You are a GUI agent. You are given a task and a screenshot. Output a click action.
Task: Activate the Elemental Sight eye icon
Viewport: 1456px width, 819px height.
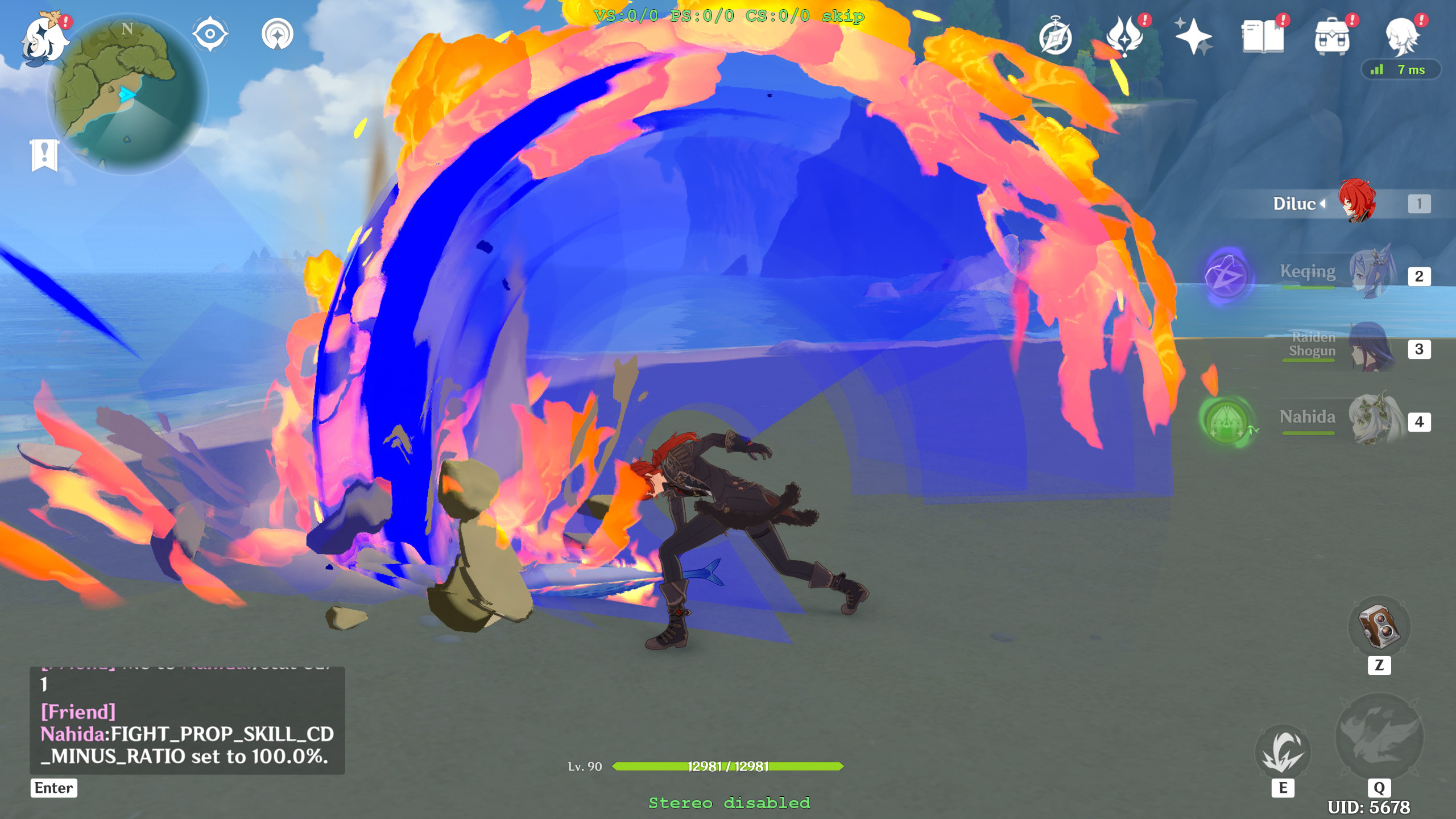210,34
